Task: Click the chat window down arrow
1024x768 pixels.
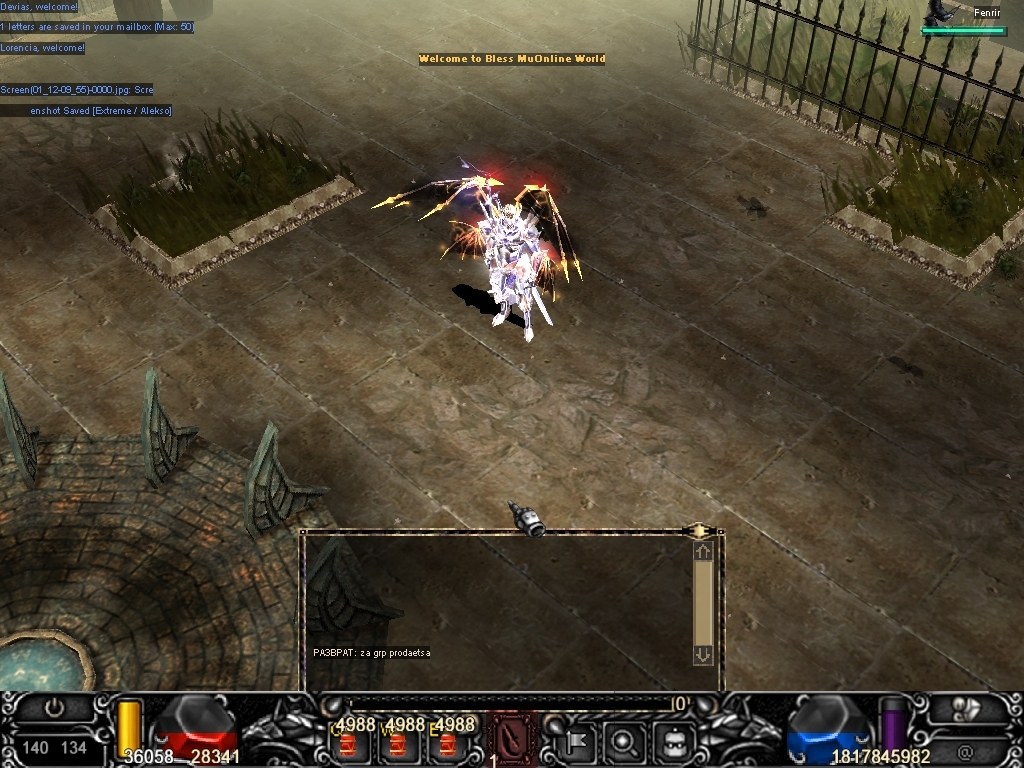Action: point(703,655)
